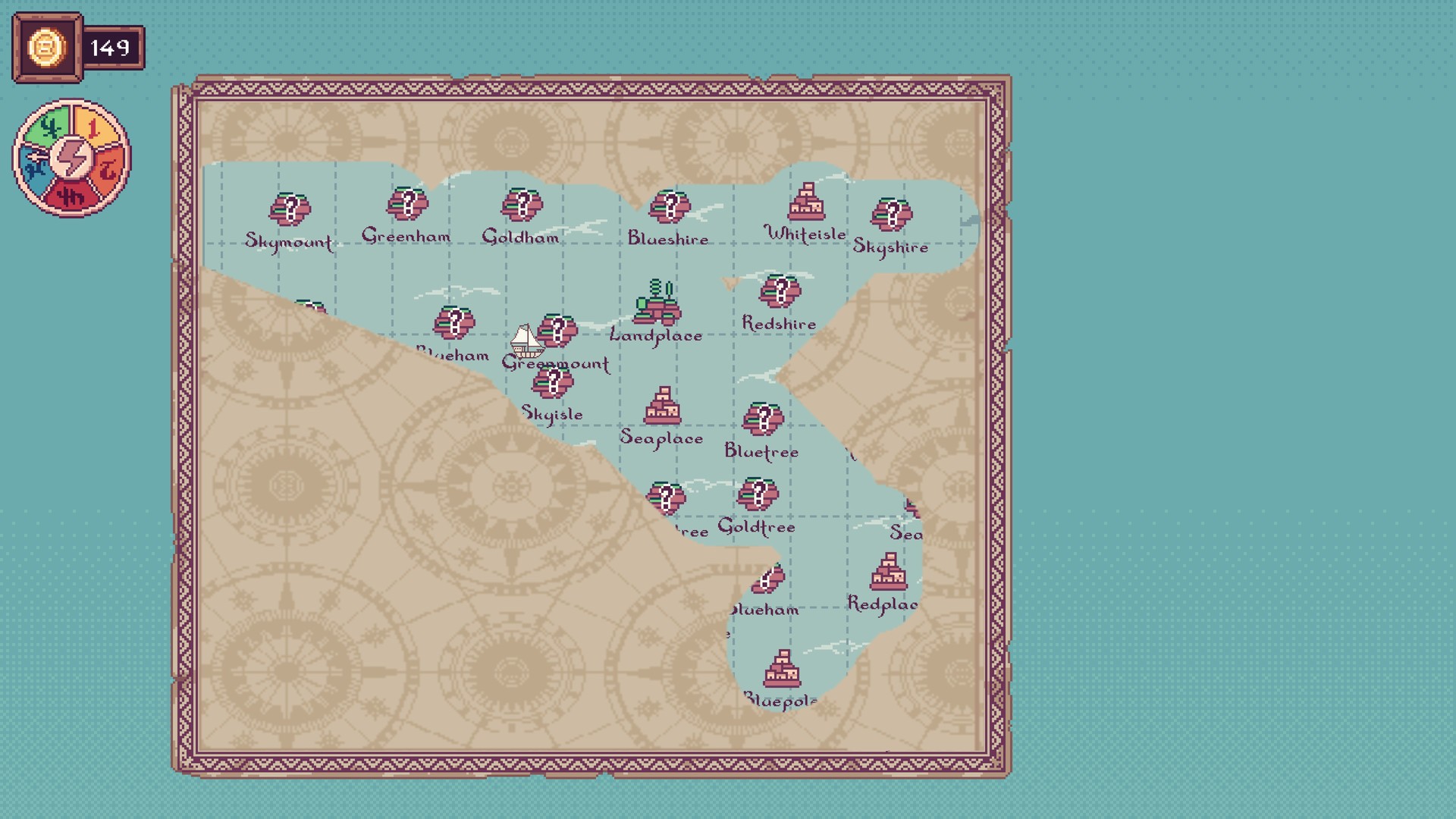Click the Whiteisle settlement buildings icon

pyautogui.click(x=806, y=199)
